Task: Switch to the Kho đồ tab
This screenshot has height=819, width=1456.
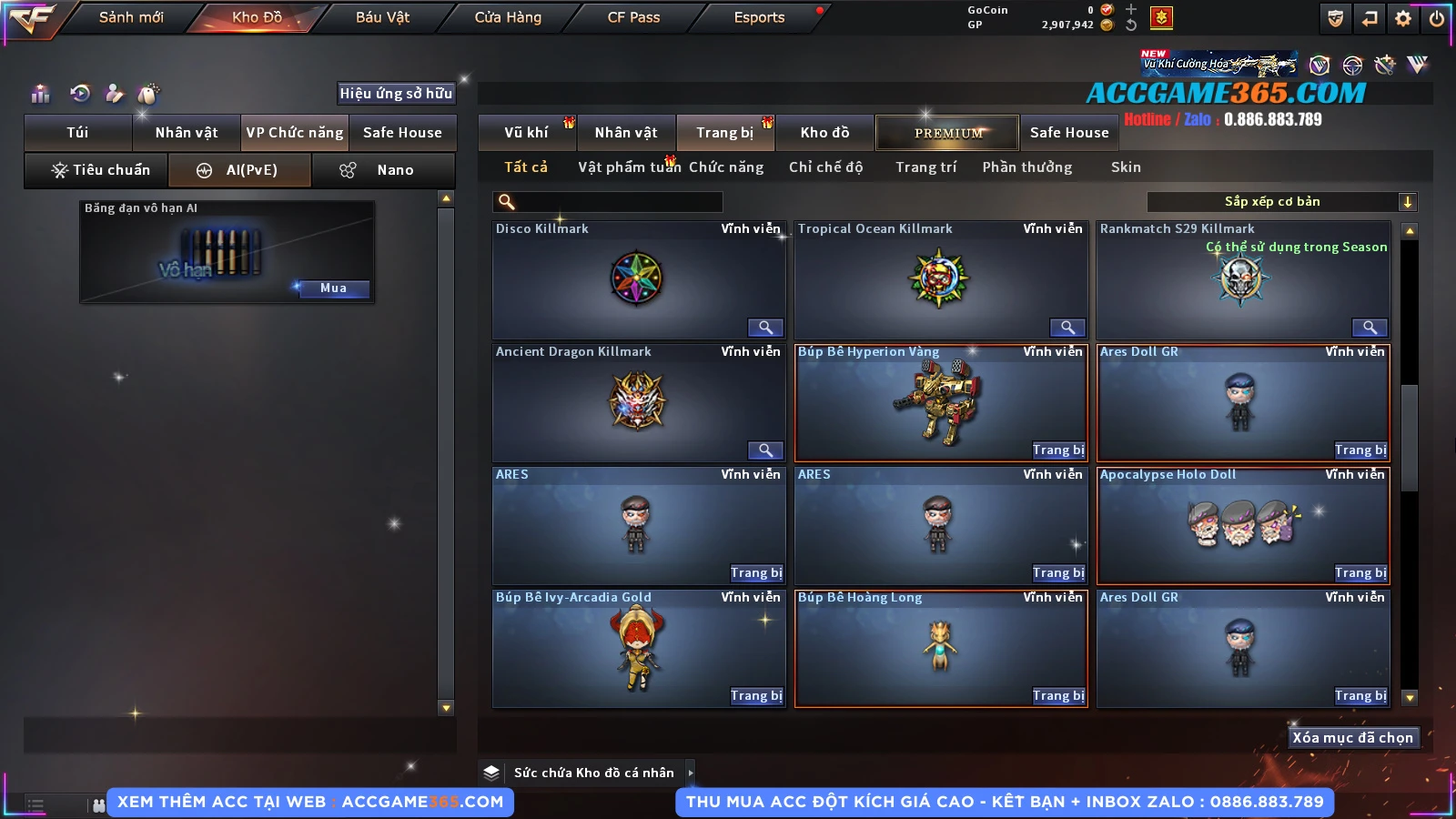Action: (x=824, y=133)
